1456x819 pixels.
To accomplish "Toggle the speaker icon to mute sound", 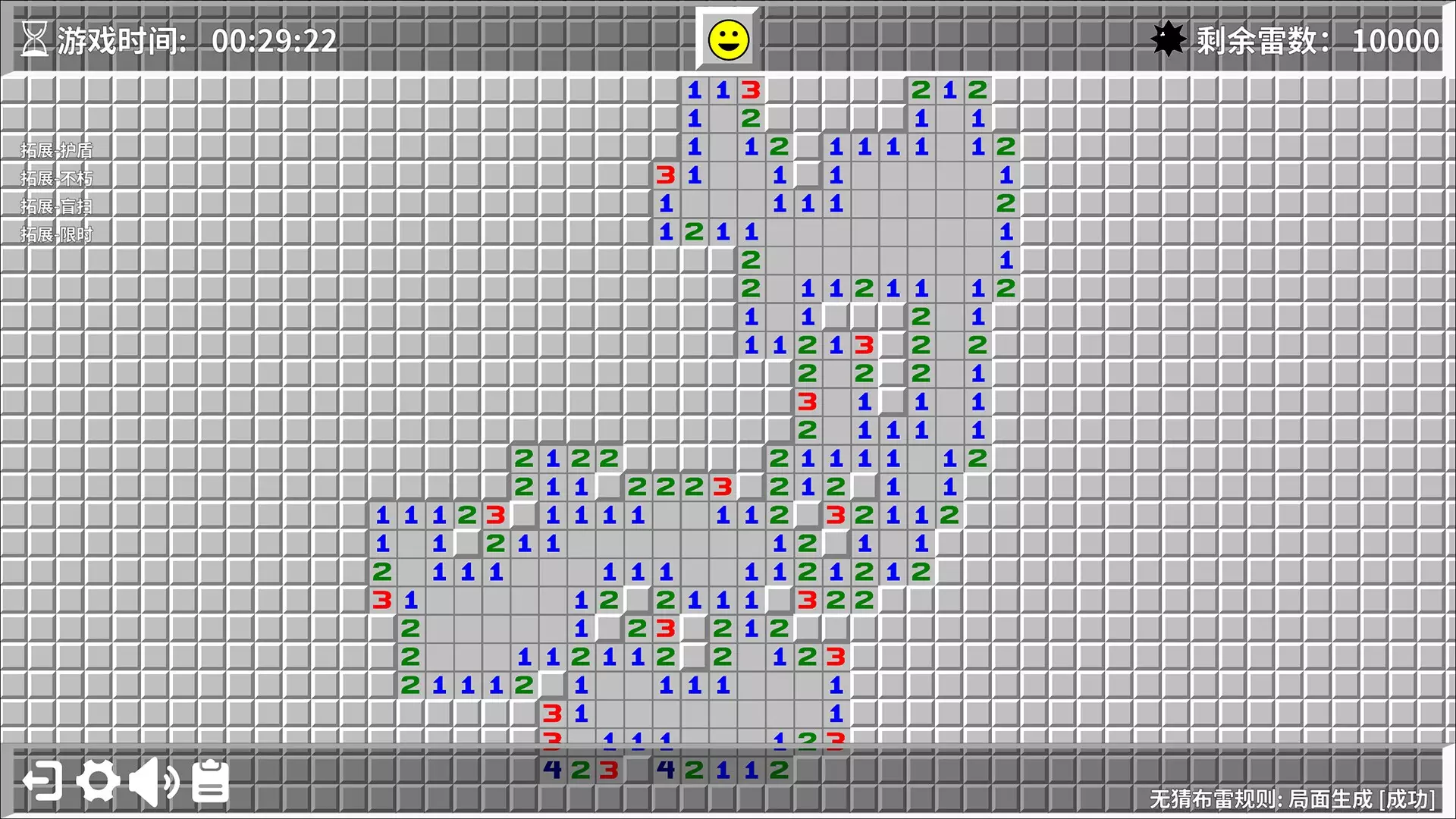I will point(152,780).
